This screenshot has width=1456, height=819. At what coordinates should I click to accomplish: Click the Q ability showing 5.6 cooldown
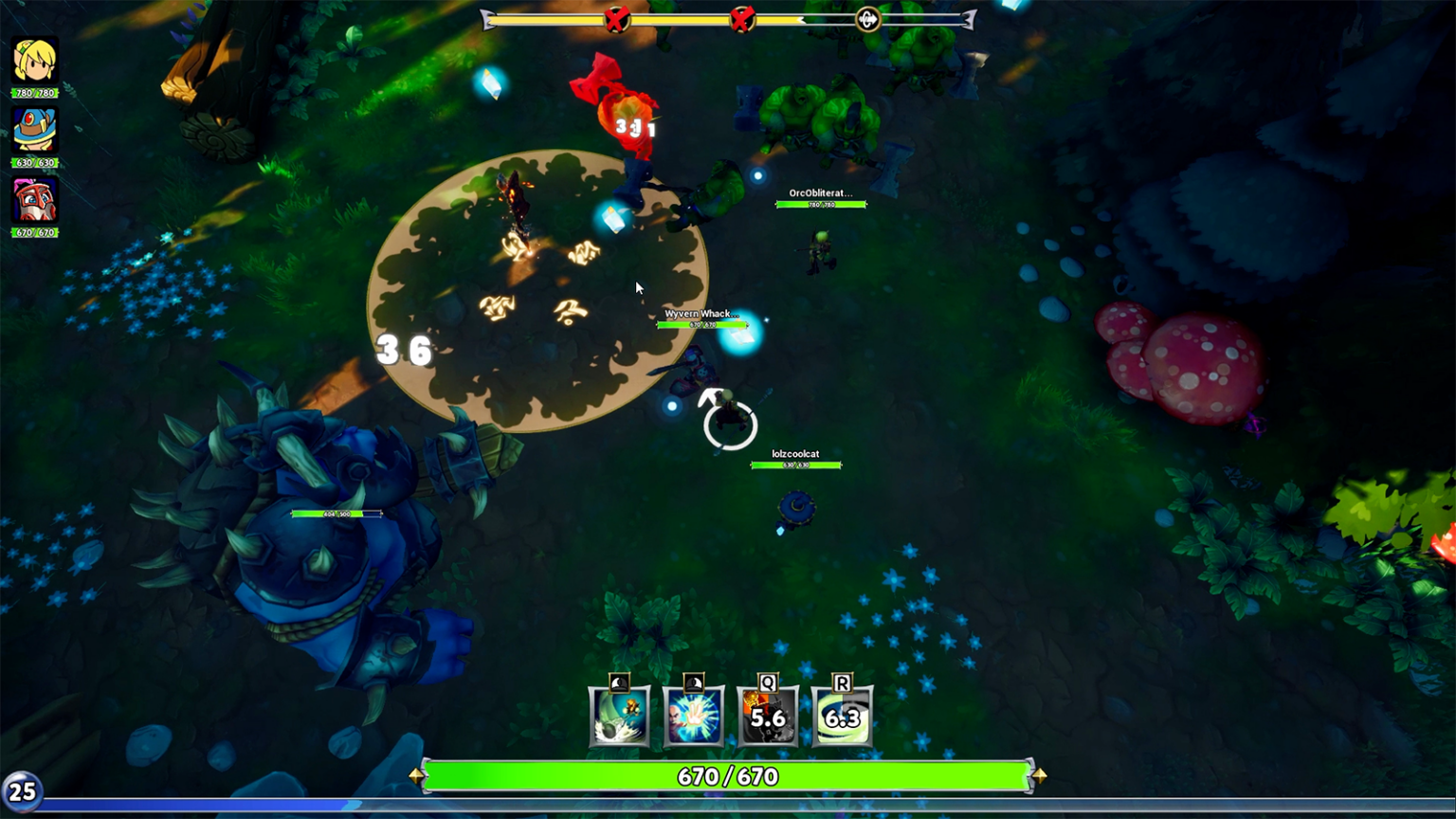[x=767, y=718]
